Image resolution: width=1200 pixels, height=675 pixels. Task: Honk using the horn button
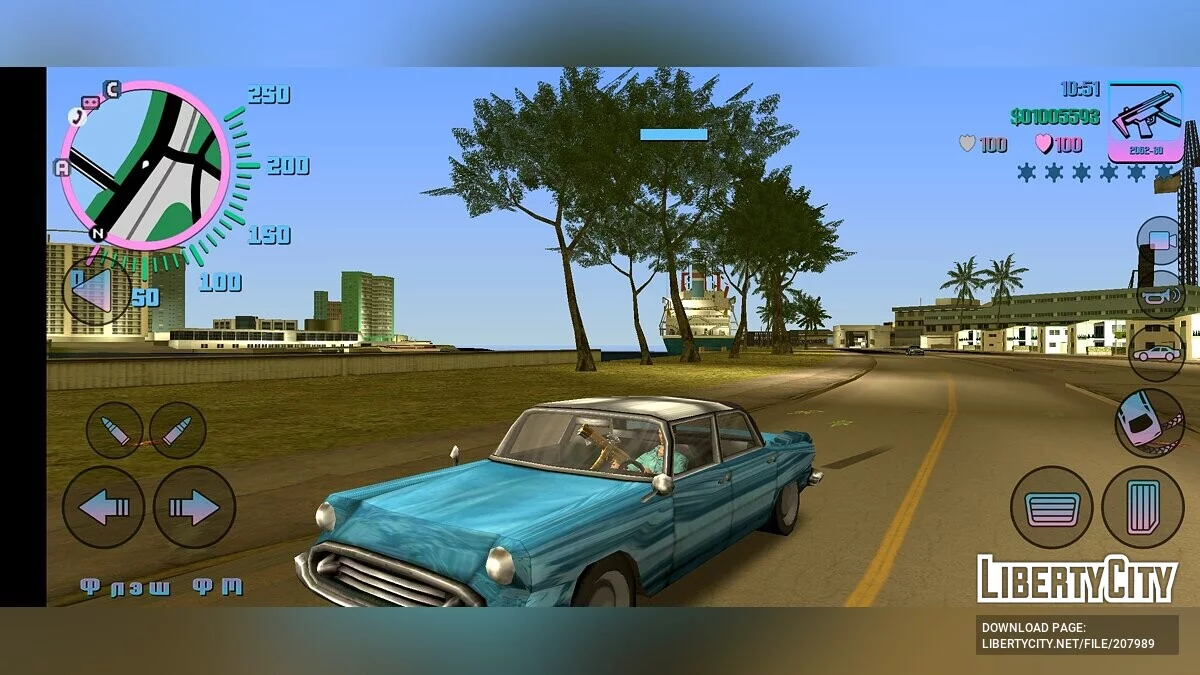pos(1160,295)
